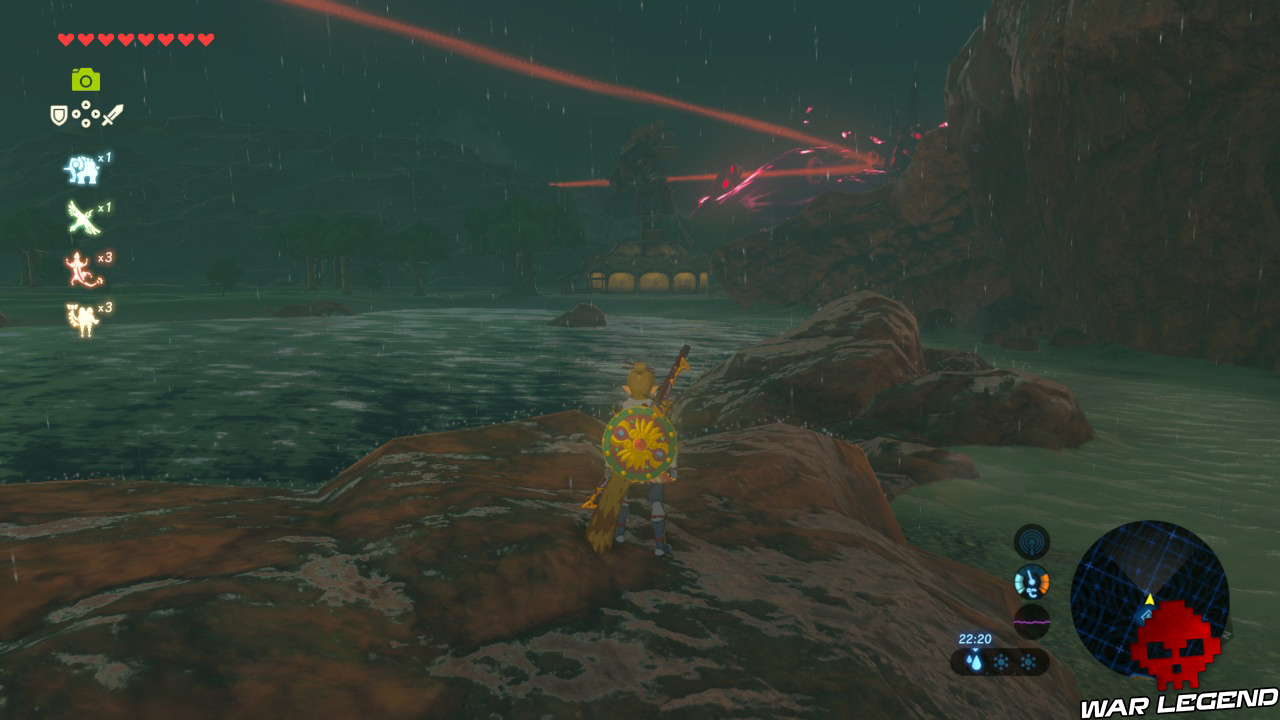Viewport: 1280px width, 720px height.
Task: Toggle the rain droplet weather indicator
Action: pyautogui.click(x=975, y=660)
